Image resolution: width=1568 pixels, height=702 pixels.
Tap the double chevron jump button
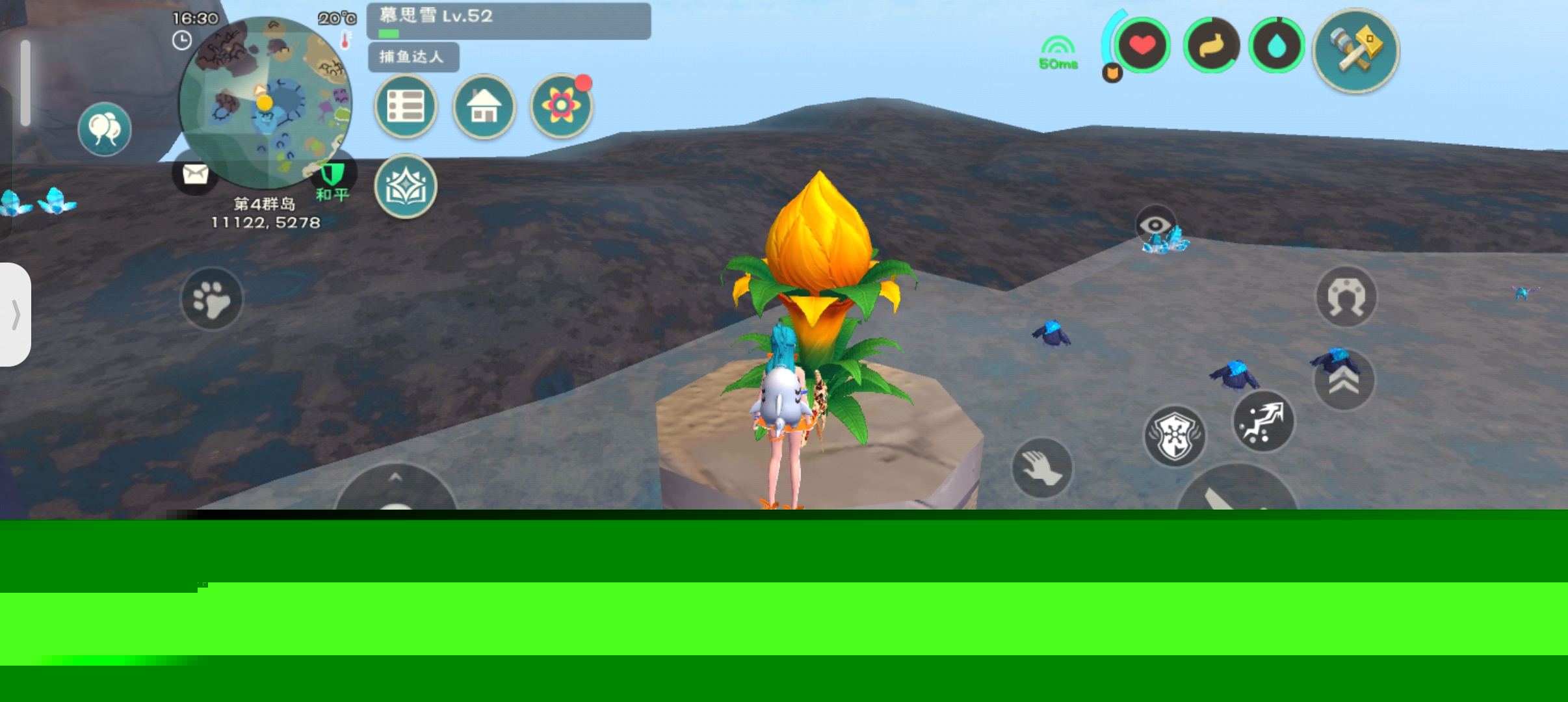click(x=1344, y=380)
